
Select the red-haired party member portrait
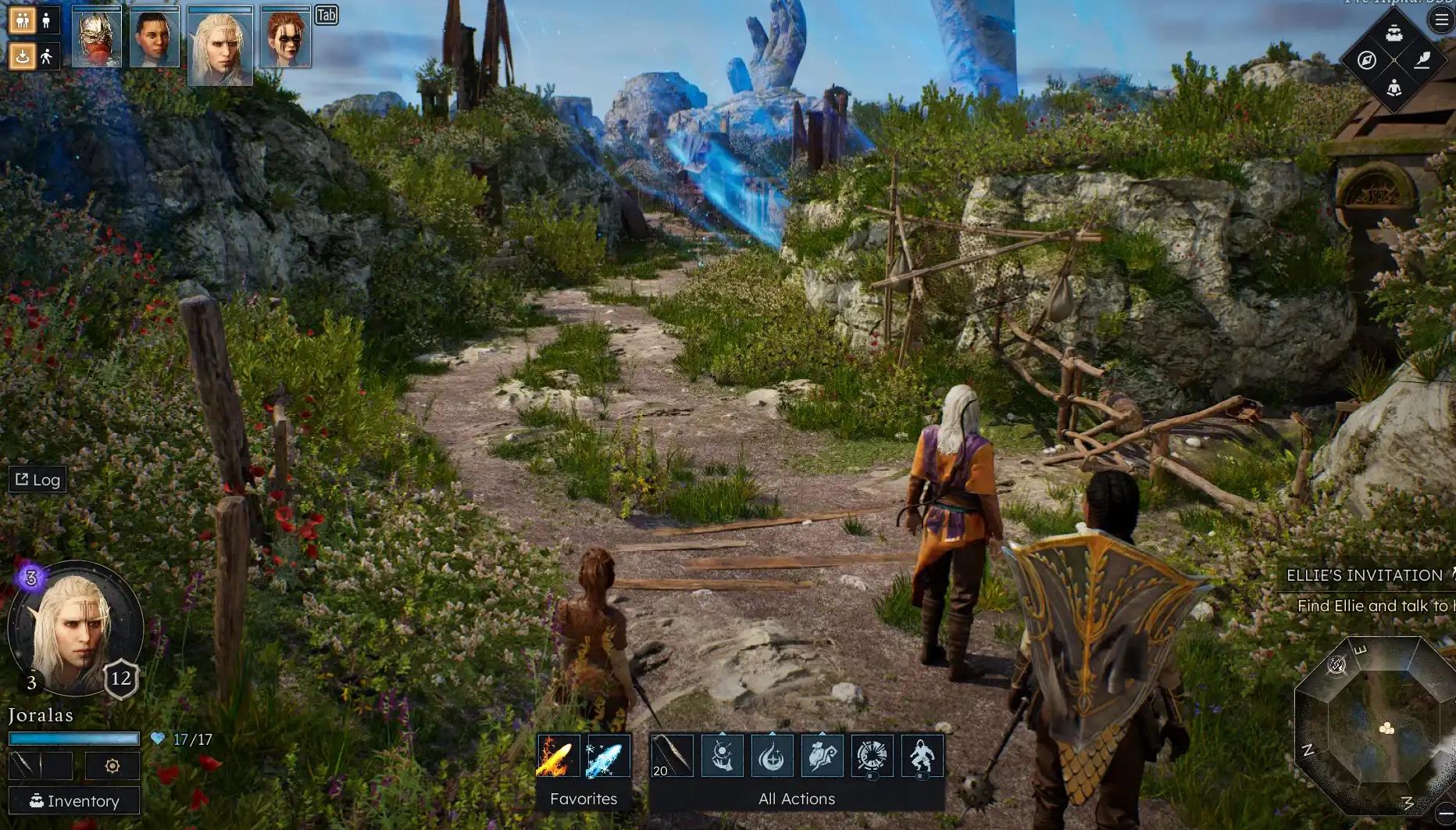click(x=285, y=37)
